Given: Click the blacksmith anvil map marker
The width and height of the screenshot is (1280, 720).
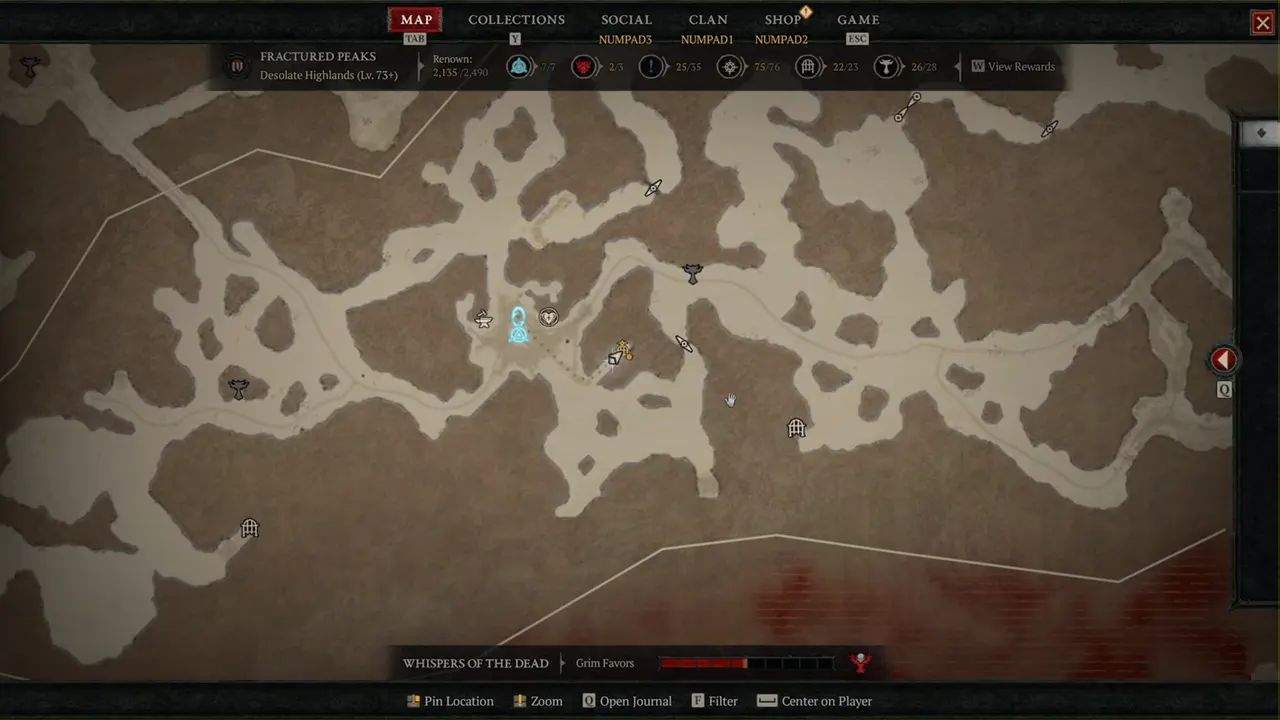Looking at the screenshot, I should tap(484, 320).
